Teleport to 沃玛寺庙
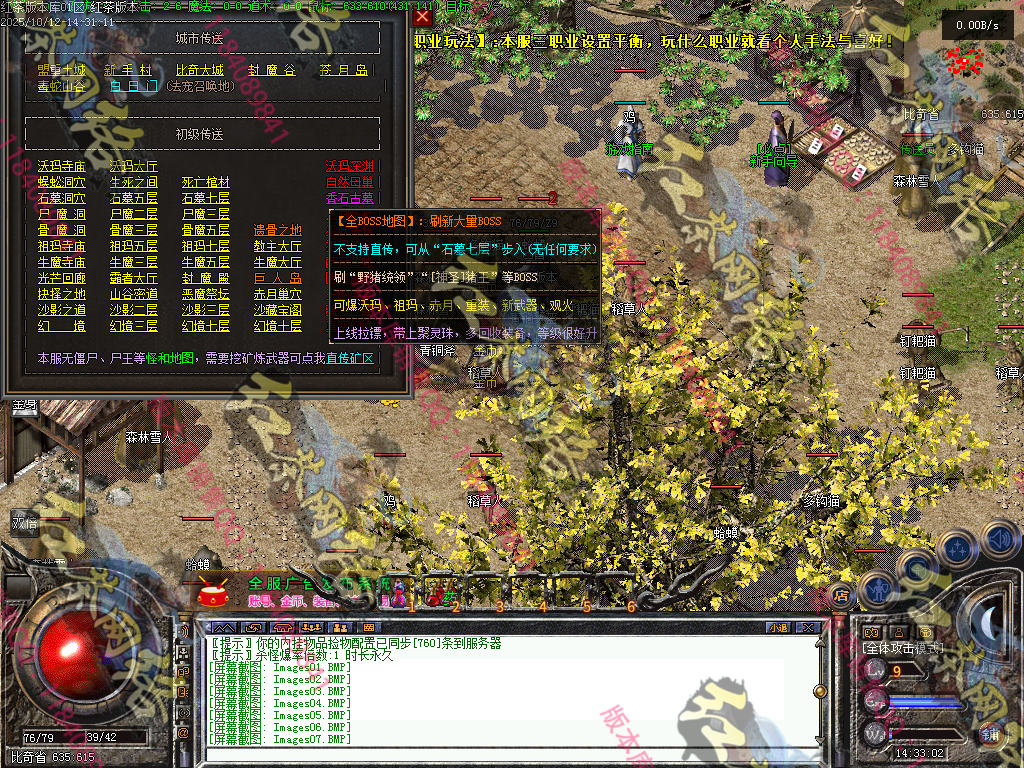1024x768 pixels. (x=62, y=166)
